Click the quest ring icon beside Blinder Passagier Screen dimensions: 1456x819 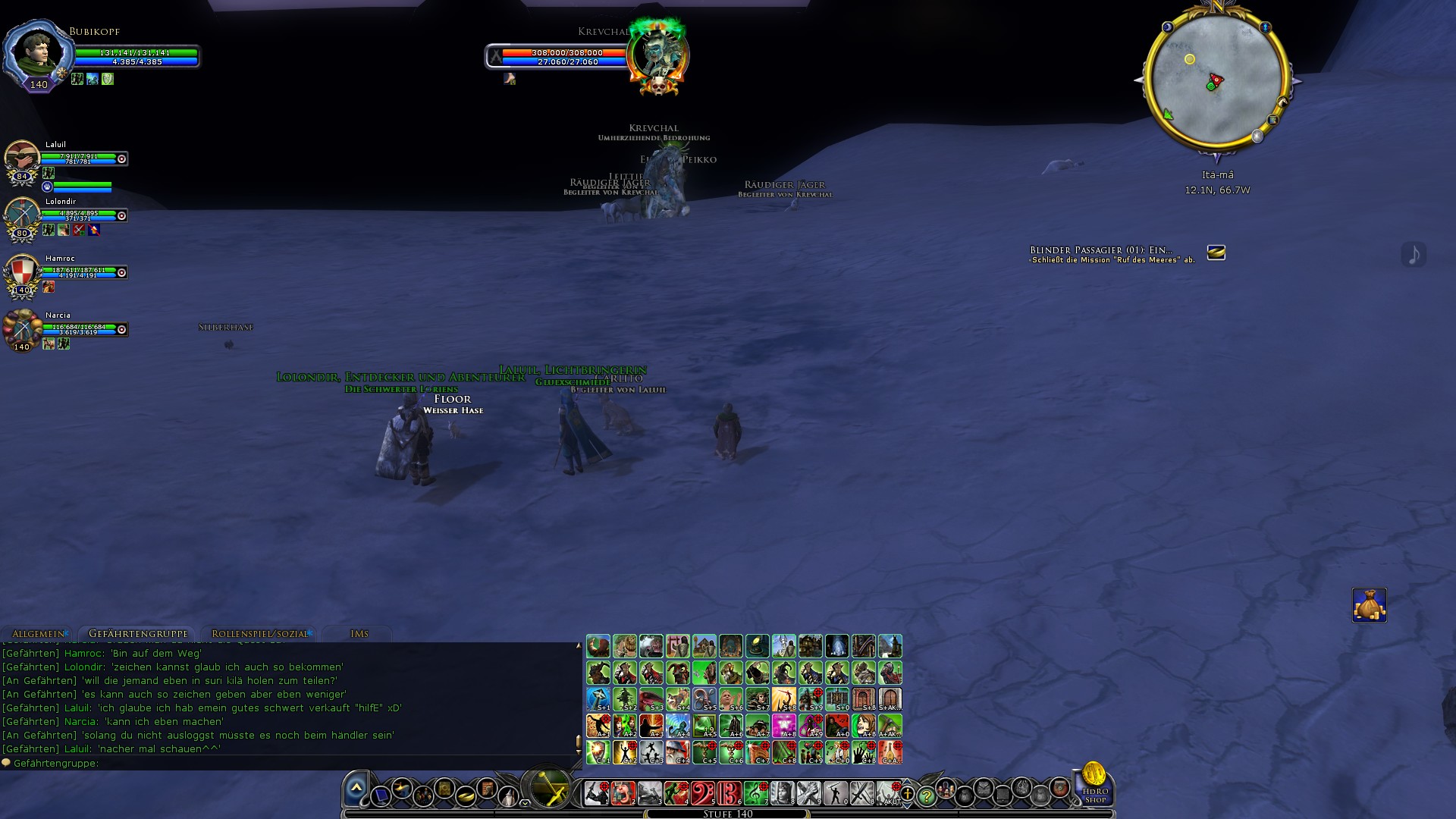pos(1216,253)
